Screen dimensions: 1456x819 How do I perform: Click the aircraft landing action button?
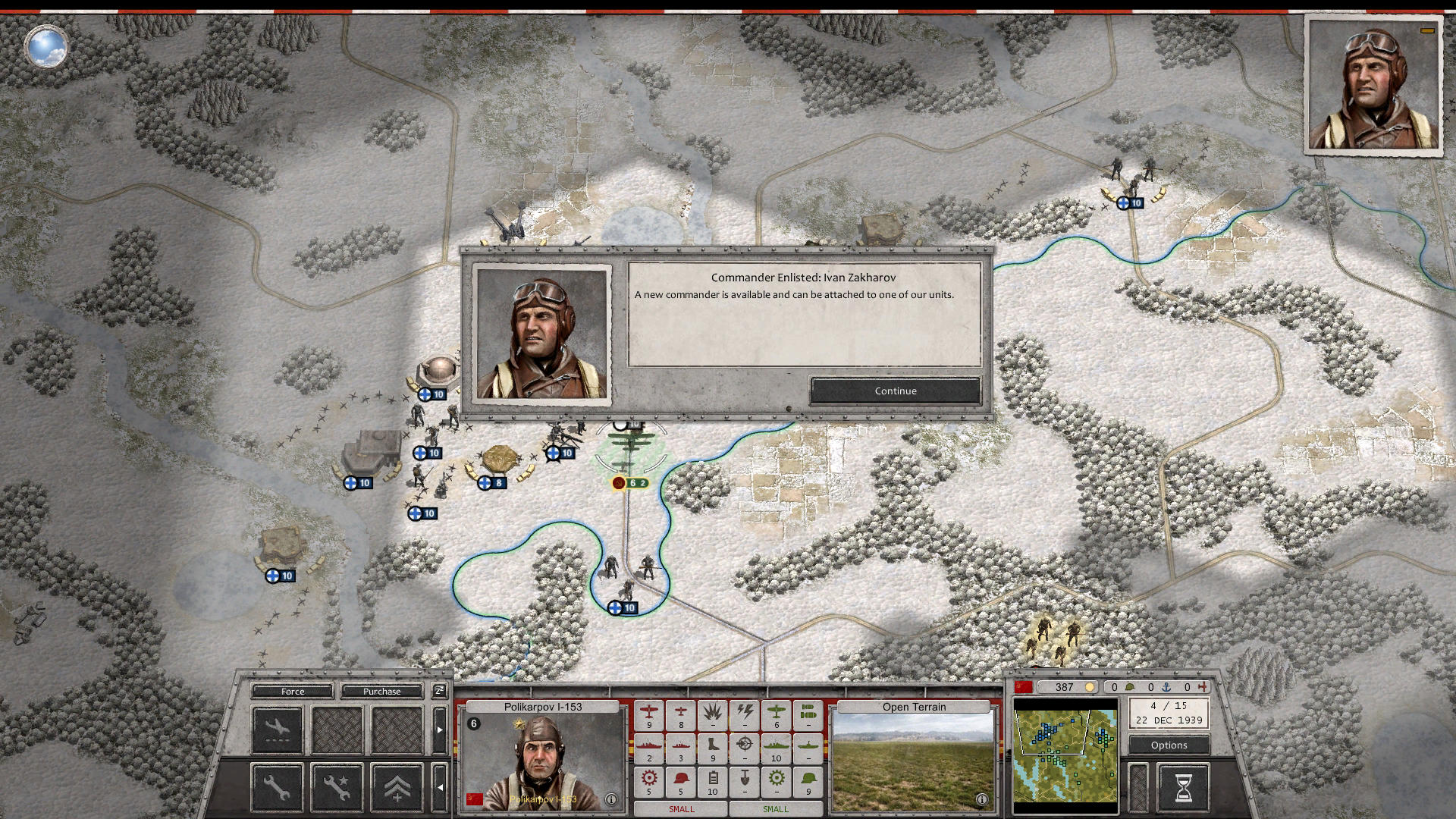click(x=277, y=730)
